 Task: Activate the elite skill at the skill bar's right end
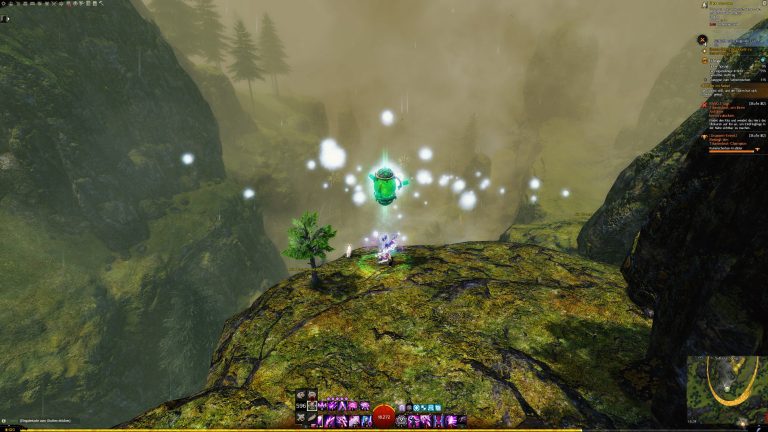461,420
